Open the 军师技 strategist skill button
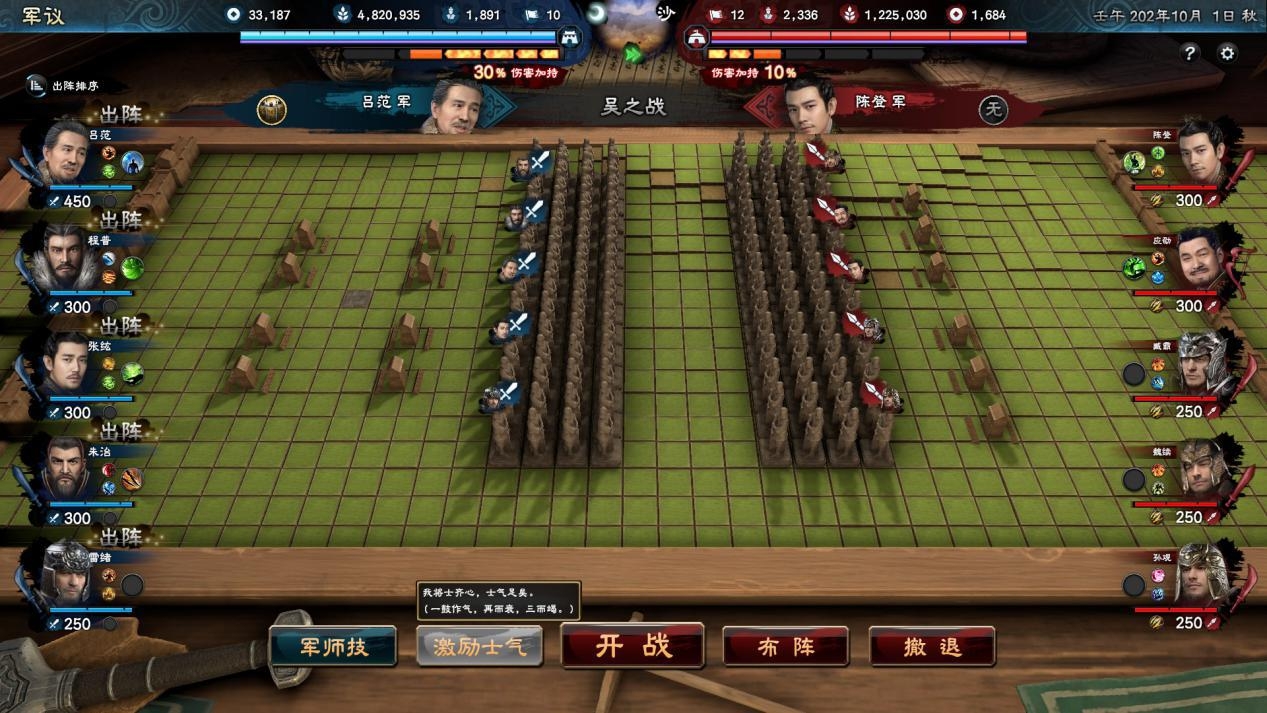This screenshot has height=713, width=1267. click(x=333, y=646)
